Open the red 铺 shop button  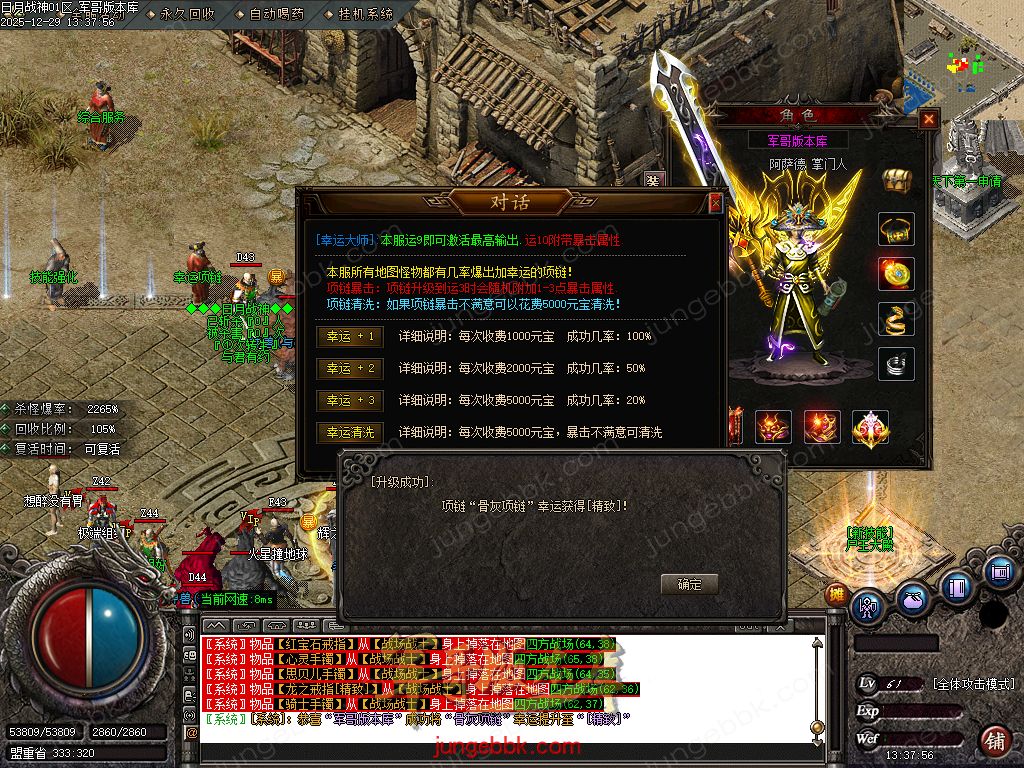click(x=995, y=741)
